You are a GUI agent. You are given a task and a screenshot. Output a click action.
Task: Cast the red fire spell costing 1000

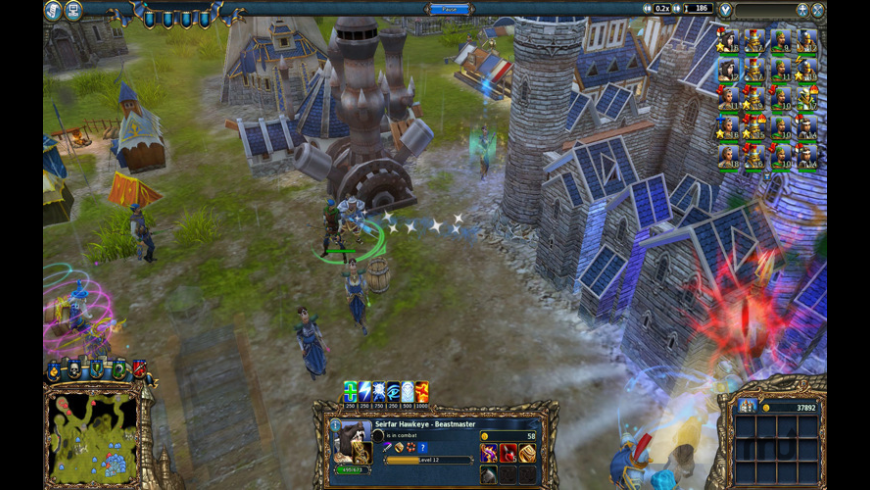point(422,391)
